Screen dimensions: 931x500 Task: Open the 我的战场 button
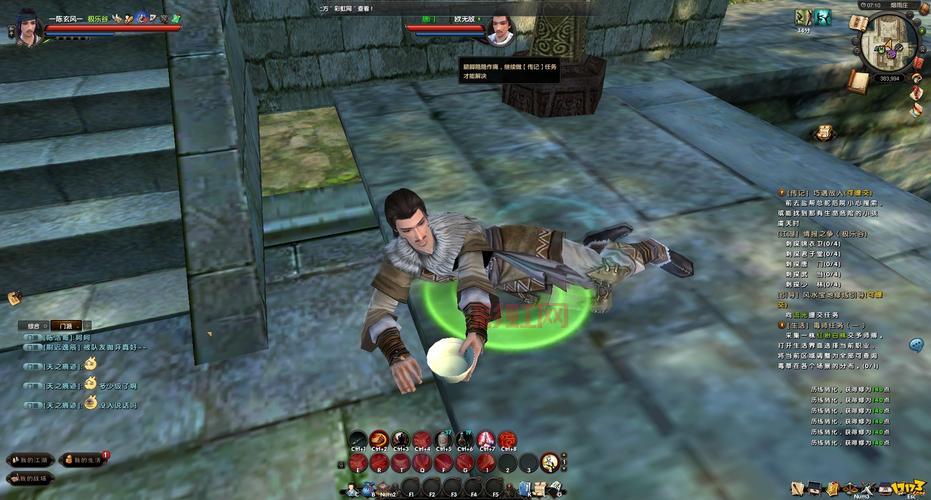(x=30, y=480)
